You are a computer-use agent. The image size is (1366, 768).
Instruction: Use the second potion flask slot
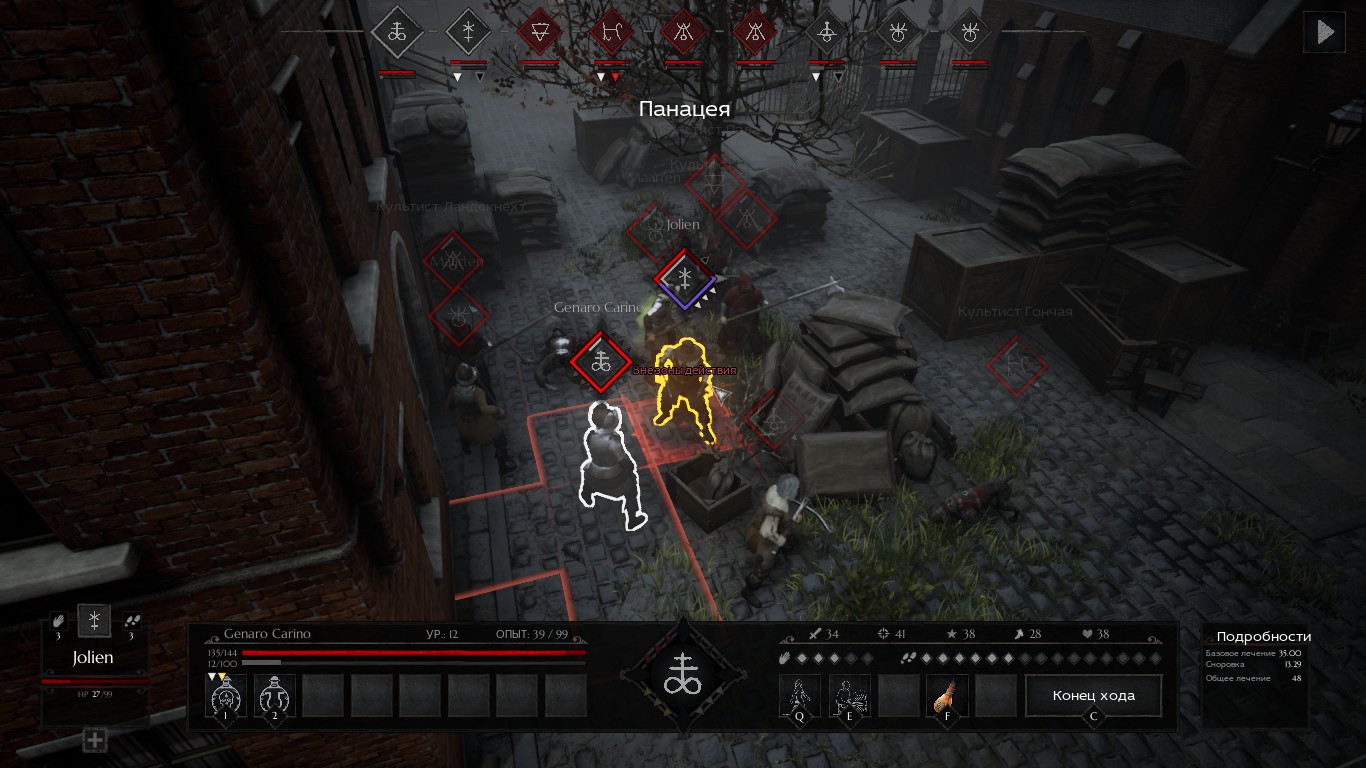(x=274, y=694)
